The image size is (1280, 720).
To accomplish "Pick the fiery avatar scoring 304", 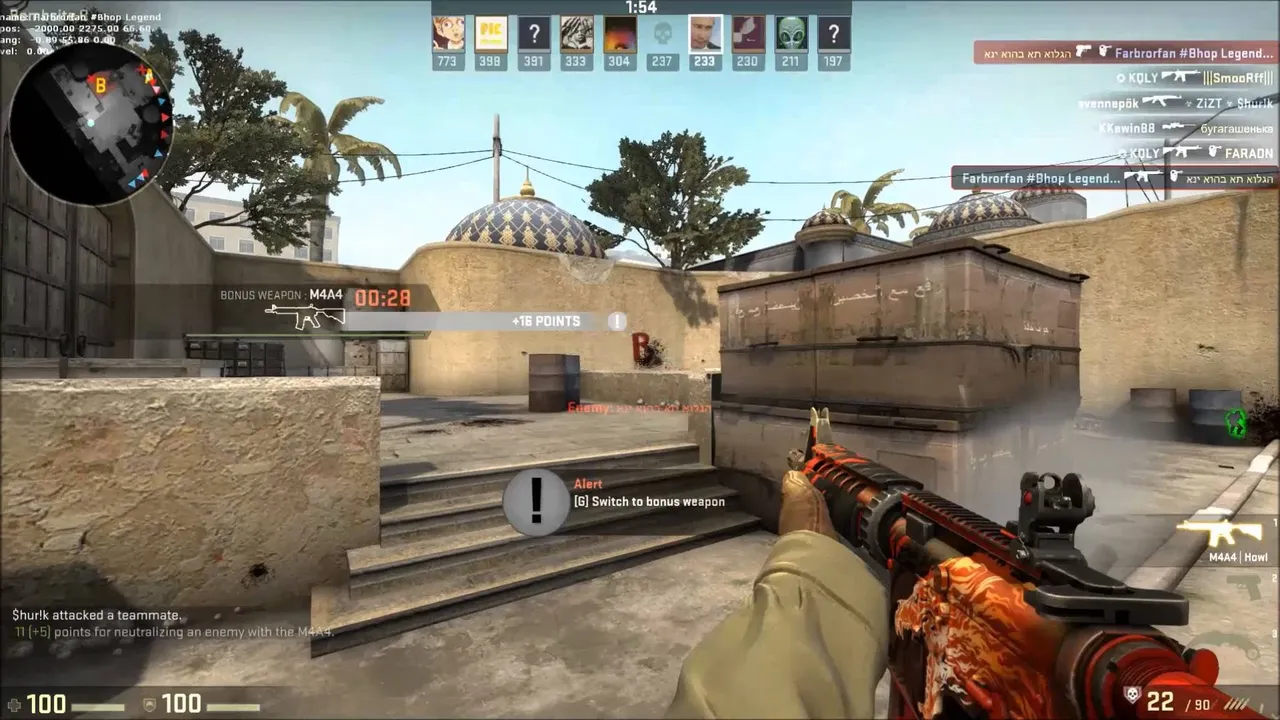I will 619,34.
